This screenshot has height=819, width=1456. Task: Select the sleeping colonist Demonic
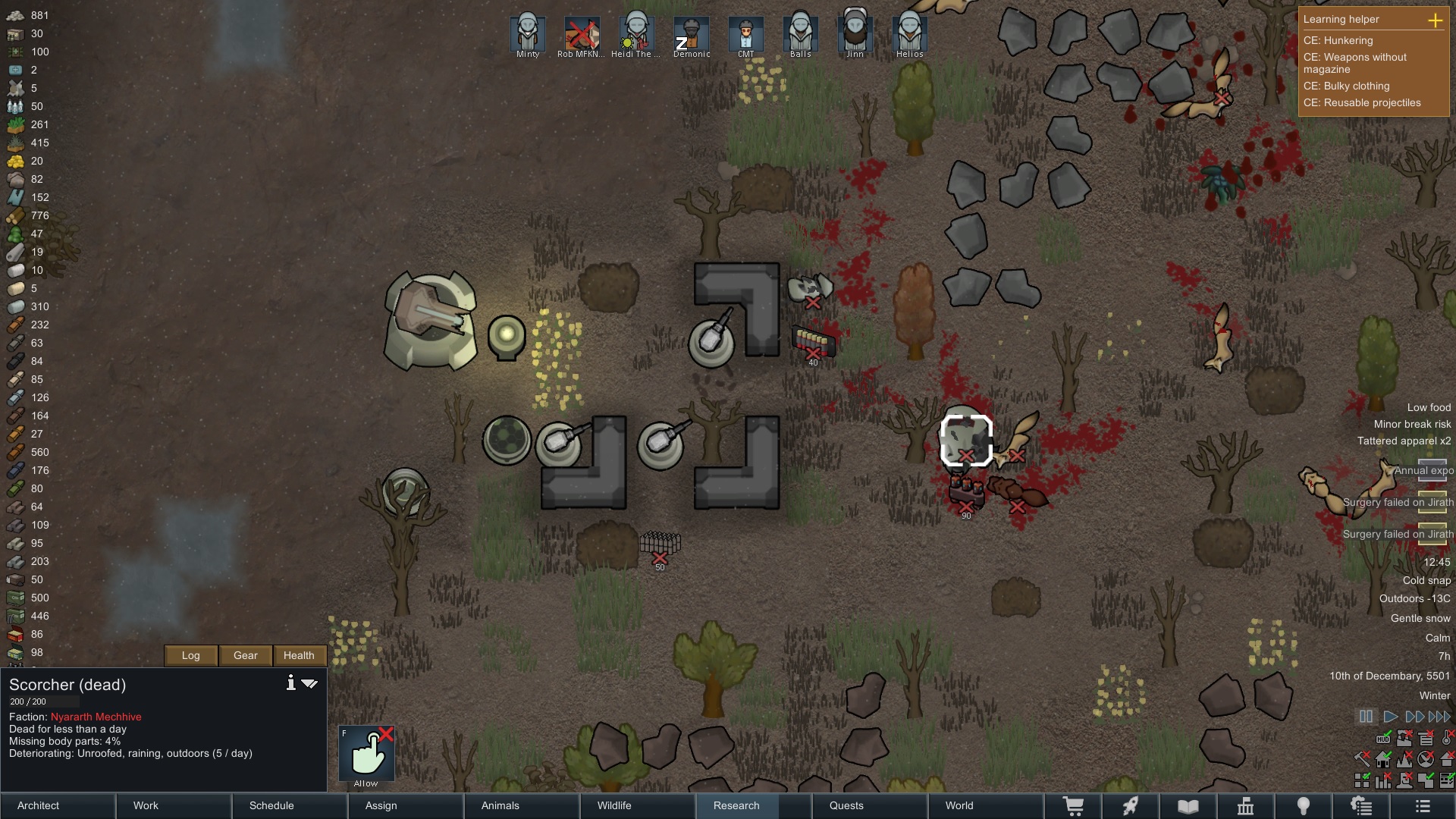(x=691, y=34)
